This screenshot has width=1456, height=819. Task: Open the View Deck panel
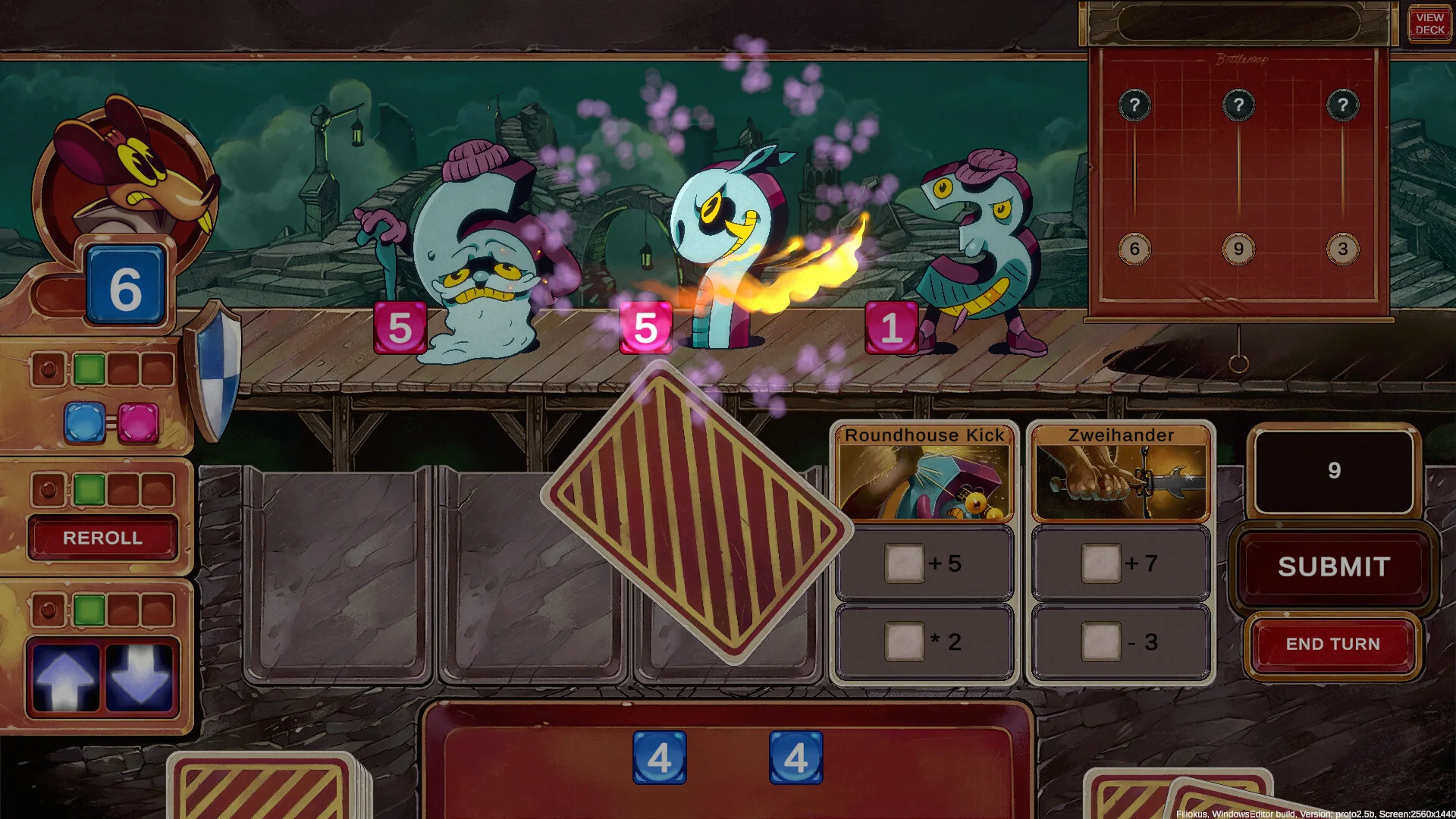pos(1429,24)
